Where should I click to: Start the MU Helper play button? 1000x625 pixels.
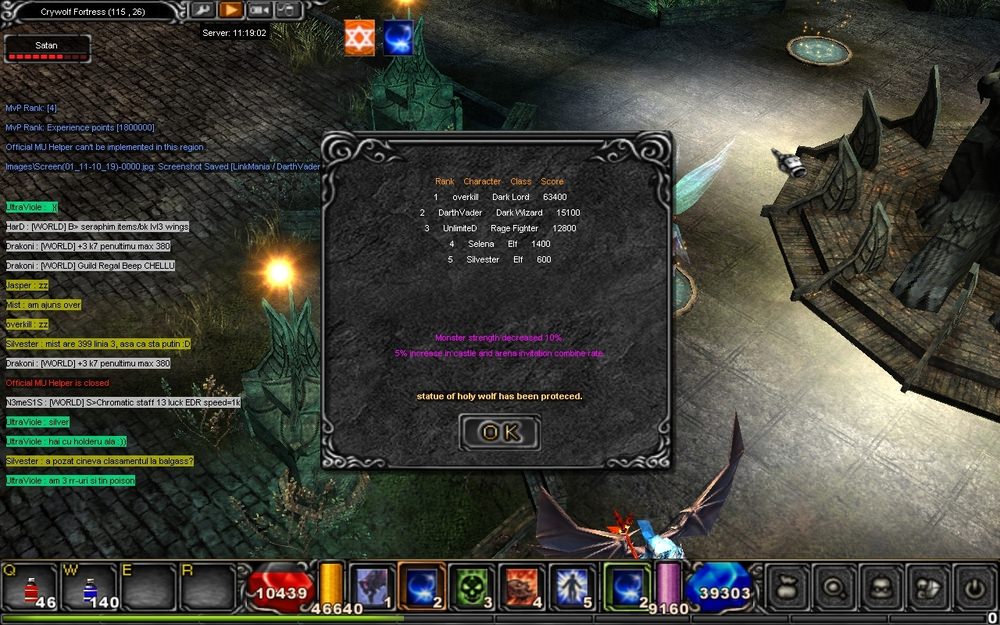pyautogui.click(x=231, y=10)
